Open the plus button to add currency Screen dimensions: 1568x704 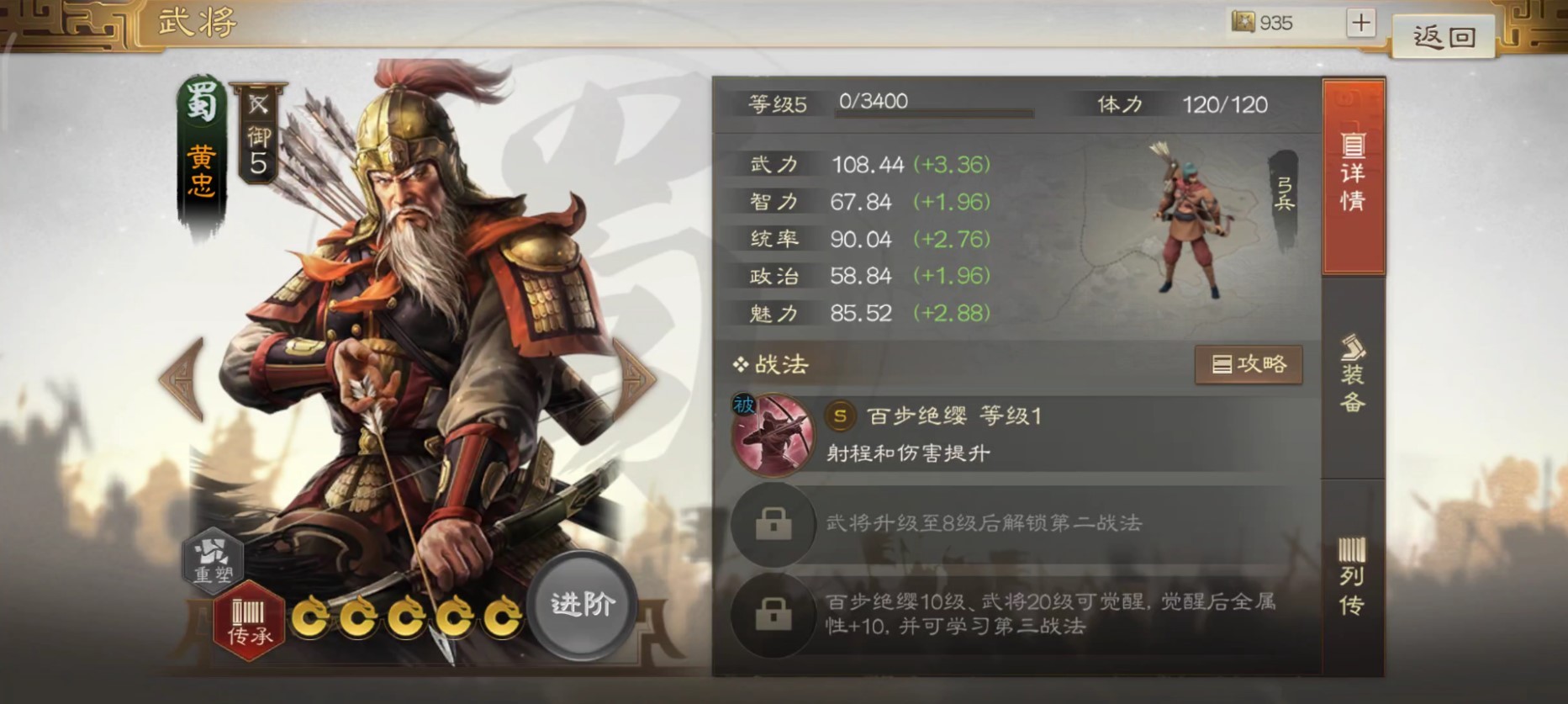[x=1362, y=22]
